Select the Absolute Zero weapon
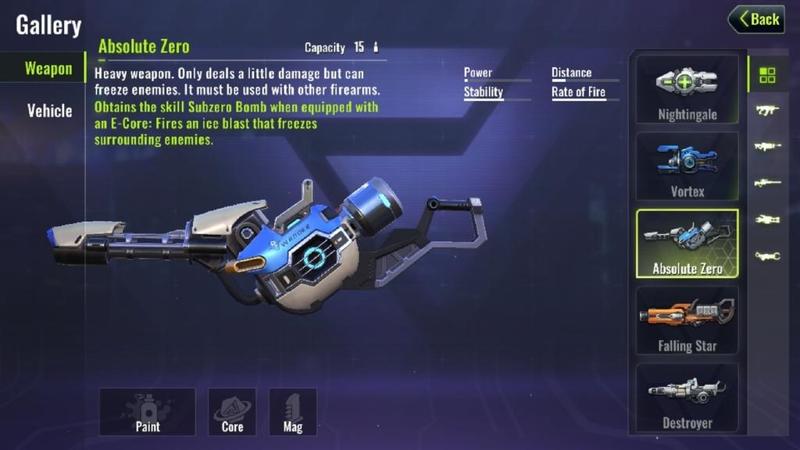 click(687, 243)
